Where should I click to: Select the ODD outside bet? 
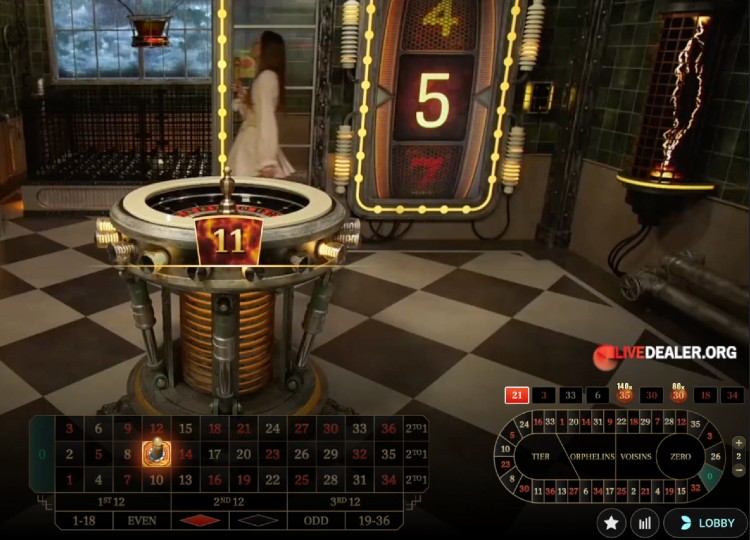pos(315,520)
